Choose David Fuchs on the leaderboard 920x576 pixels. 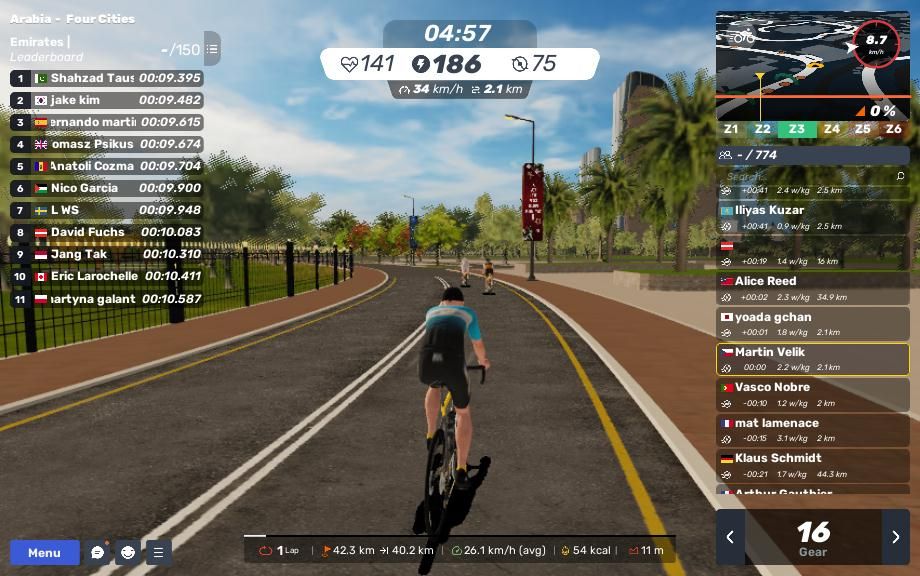[x=106, y=232]
